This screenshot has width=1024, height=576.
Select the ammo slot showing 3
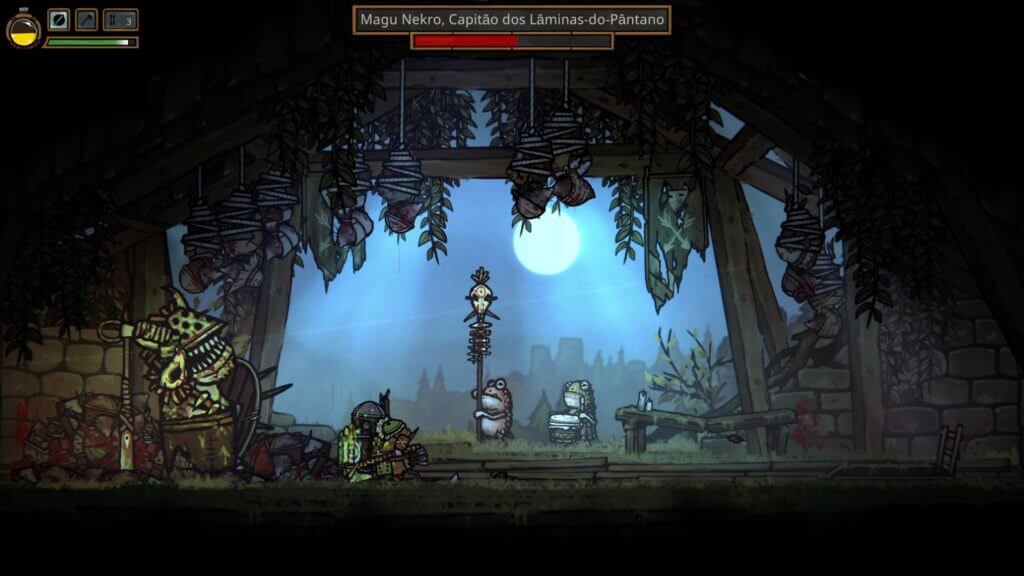(x=120, y=20)
